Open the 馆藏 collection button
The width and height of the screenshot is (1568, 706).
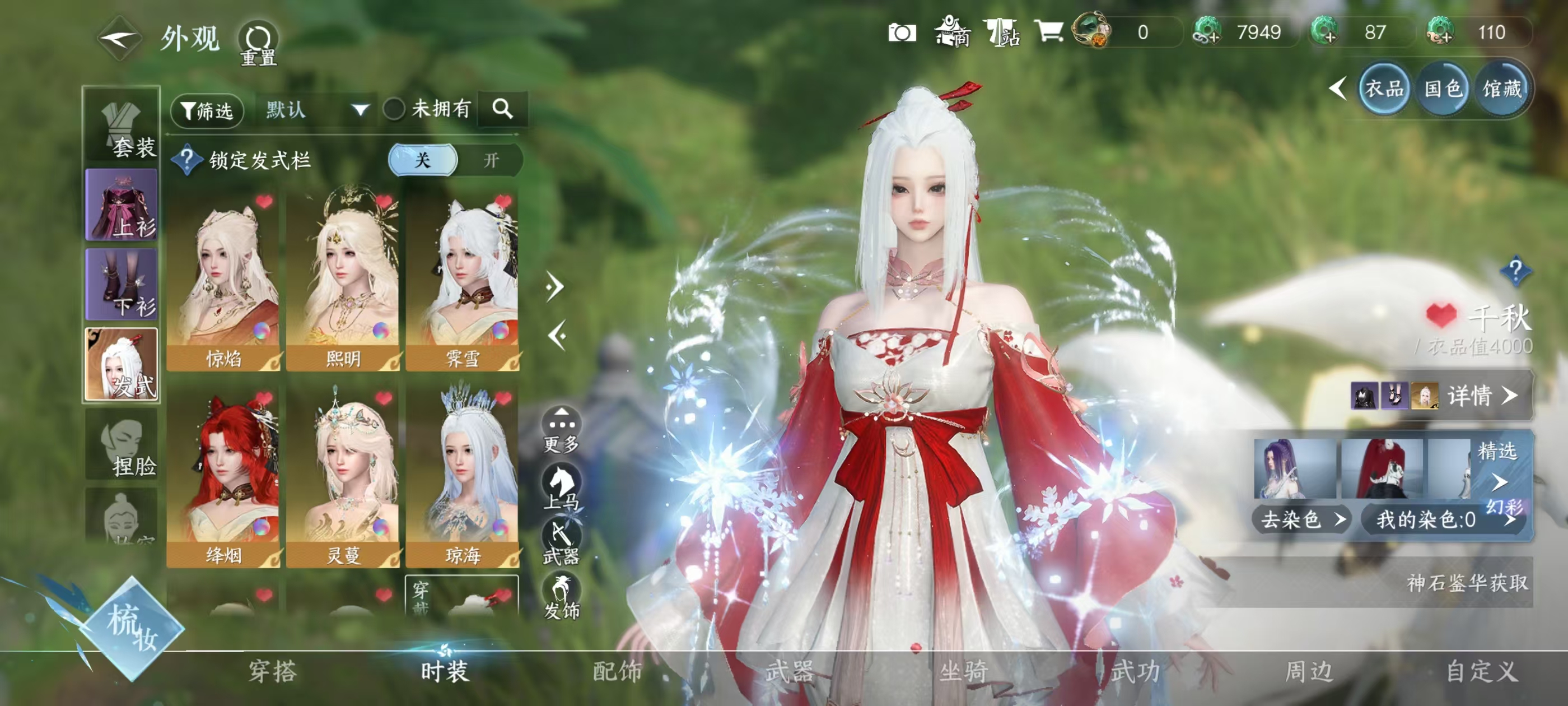(1501, 90)
